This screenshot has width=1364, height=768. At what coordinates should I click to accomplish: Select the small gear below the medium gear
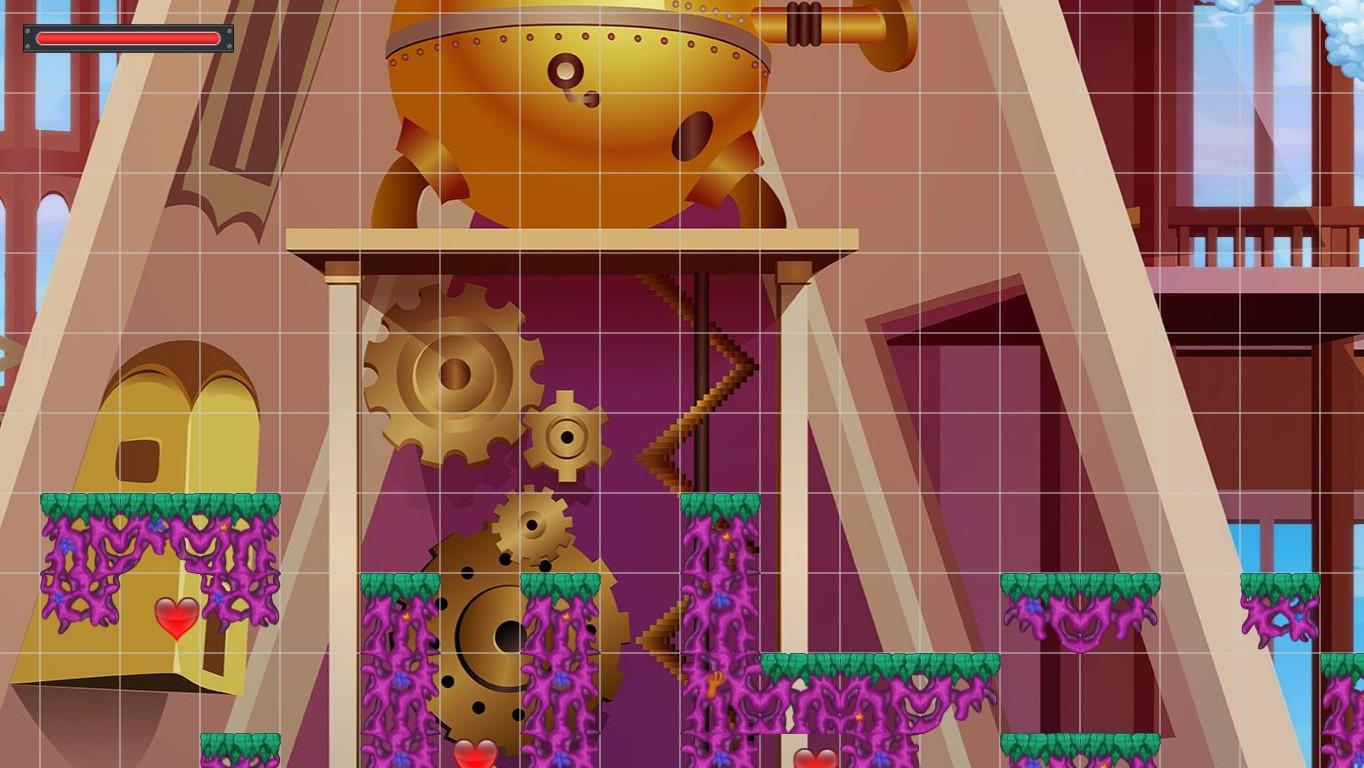coord(530,525)
